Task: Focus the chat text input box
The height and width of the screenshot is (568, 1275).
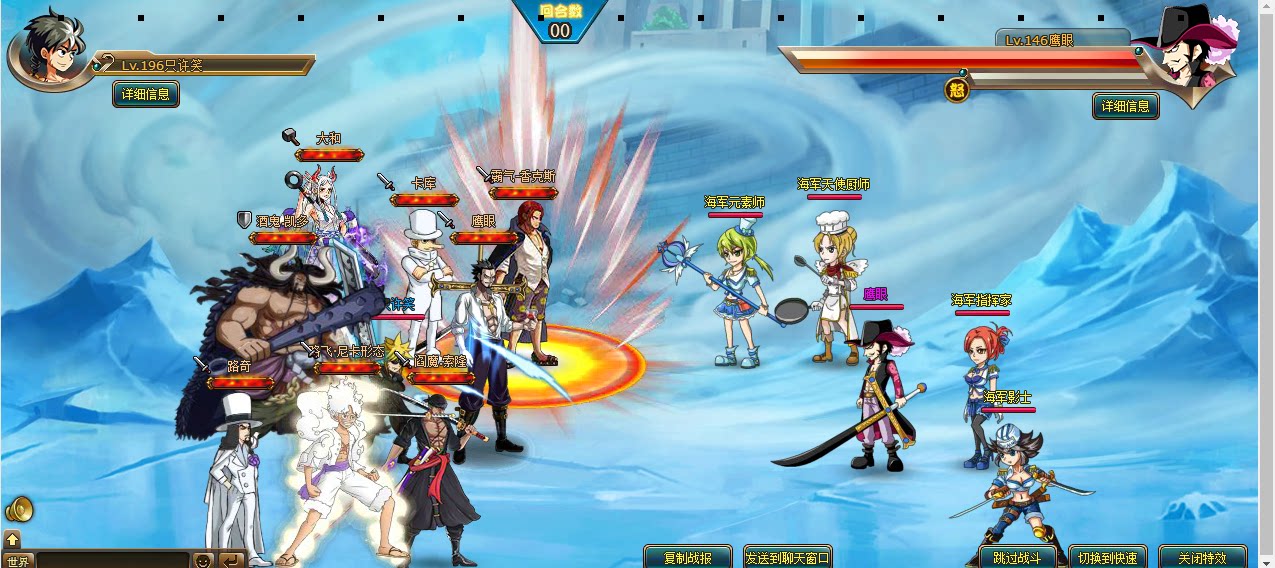Action: coord(112,560)
